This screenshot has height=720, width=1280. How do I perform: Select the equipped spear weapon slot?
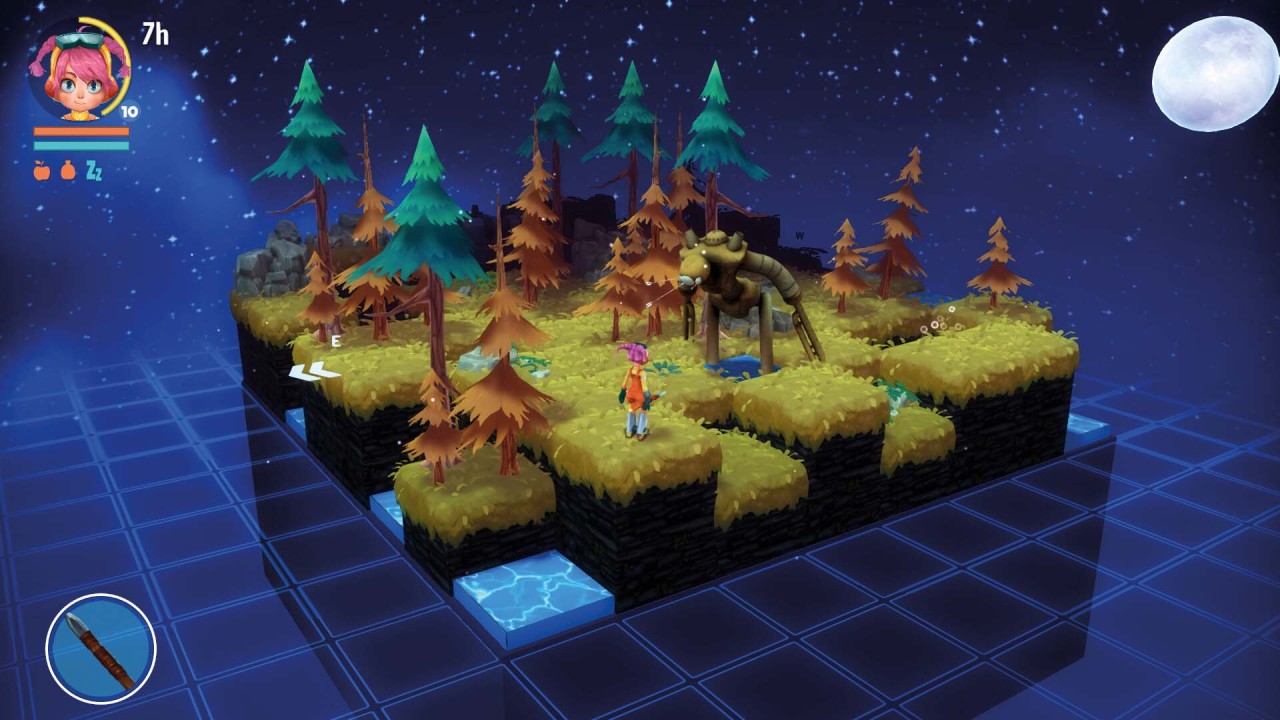pos(101,649)
